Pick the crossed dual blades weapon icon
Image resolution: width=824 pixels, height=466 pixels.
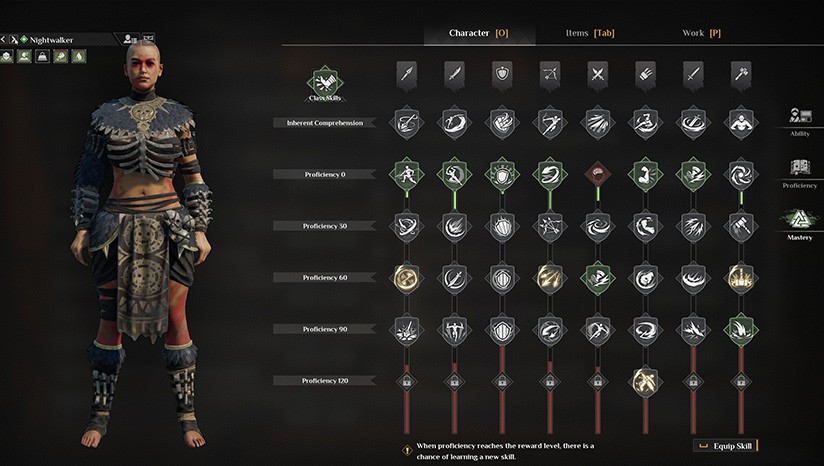tap(597, 73)
